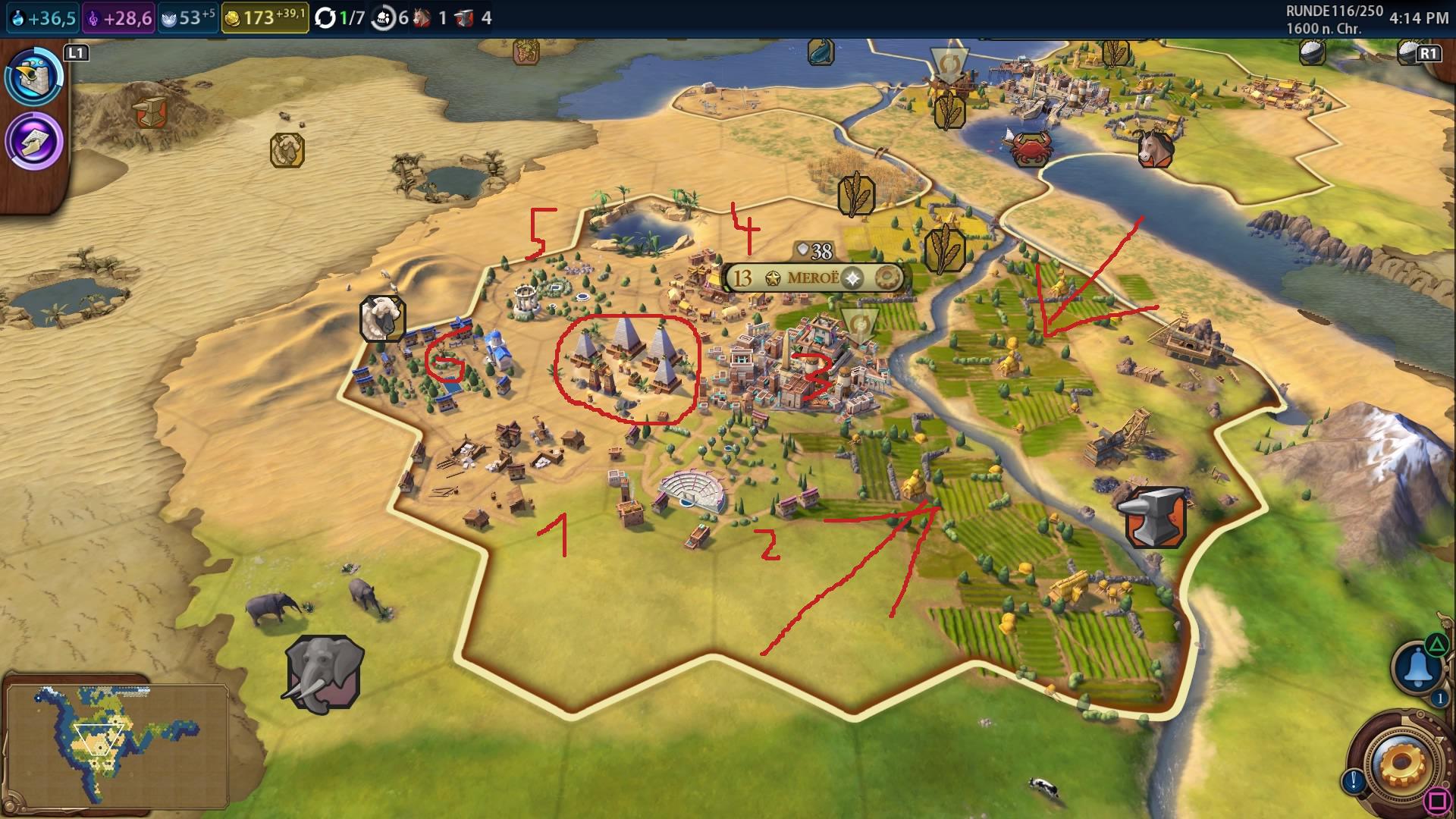Show the culture yield report
1456x819 pixels.
[120, 17]
